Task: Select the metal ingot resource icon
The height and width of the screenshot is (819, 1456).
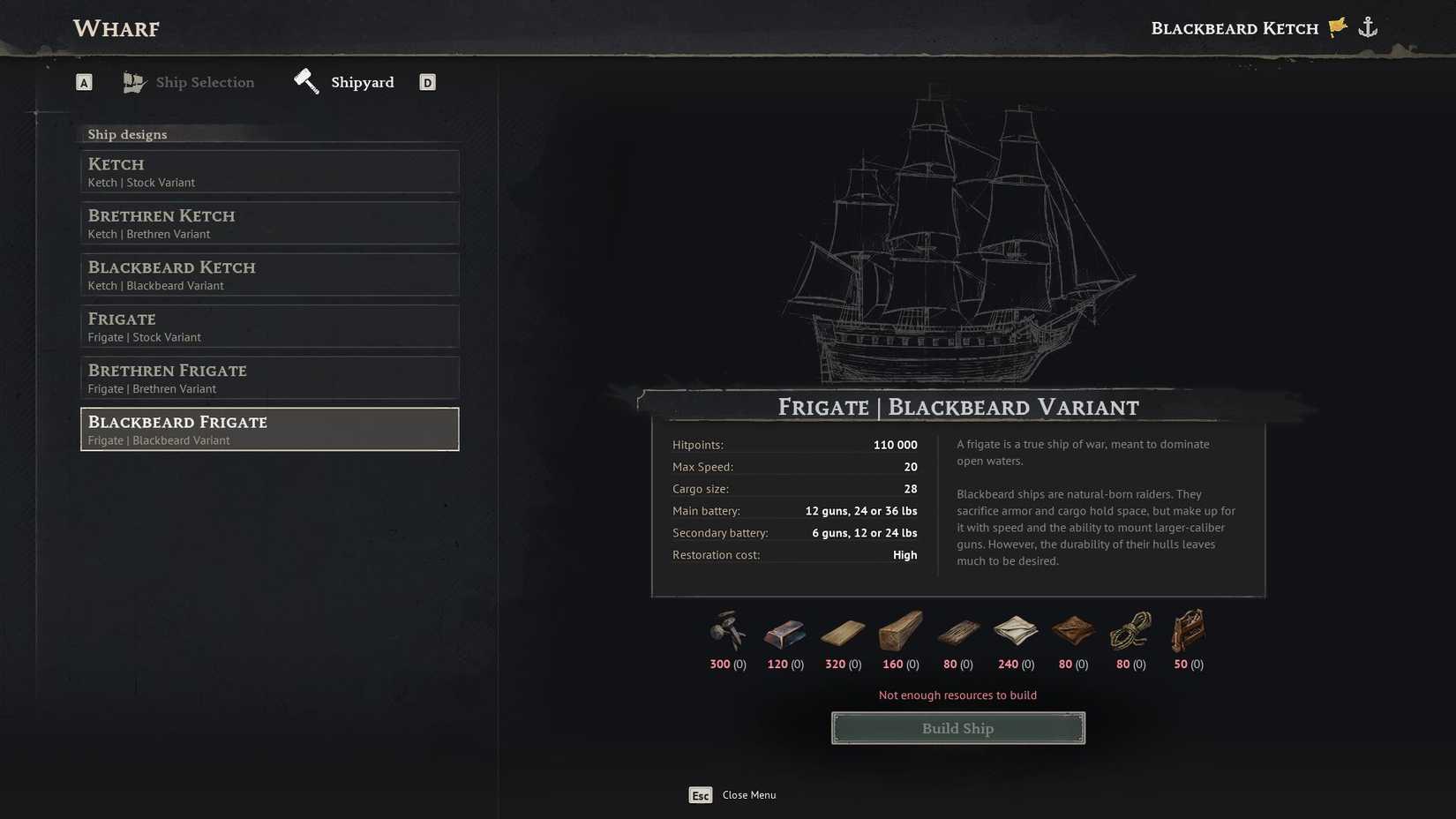Action: point(784,631)
